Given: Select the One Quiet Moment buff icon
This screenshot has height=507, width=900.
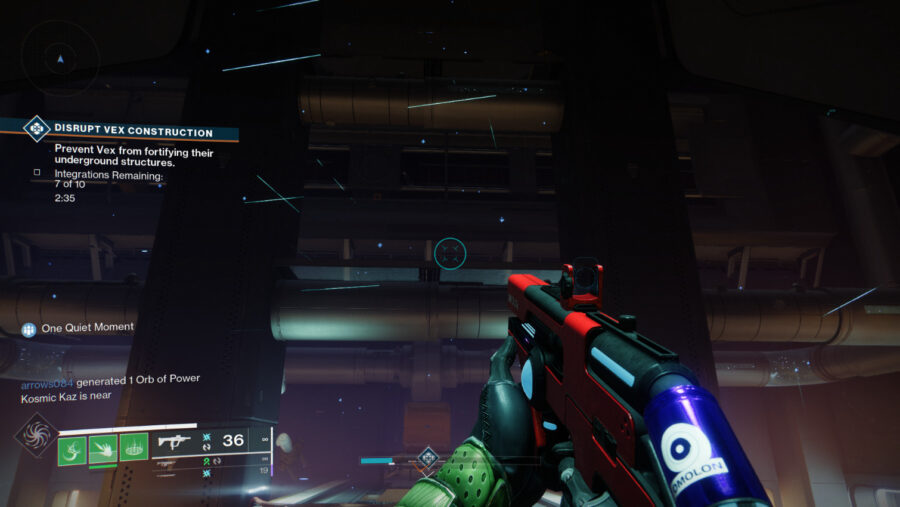Looking at the screenshot, I should [29, 328].
